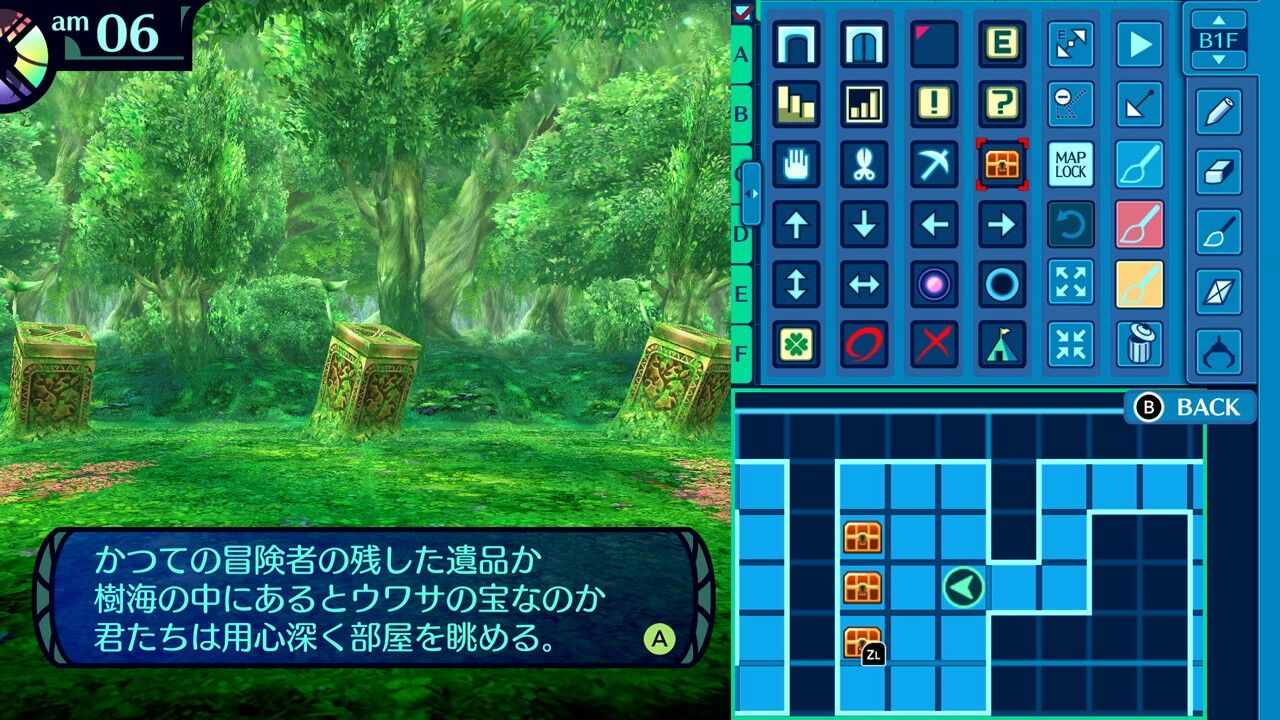The height and width of the screenshot is (720, 1280).
Task: Click the up arrow above B1F
Action: pos(1219,18)
